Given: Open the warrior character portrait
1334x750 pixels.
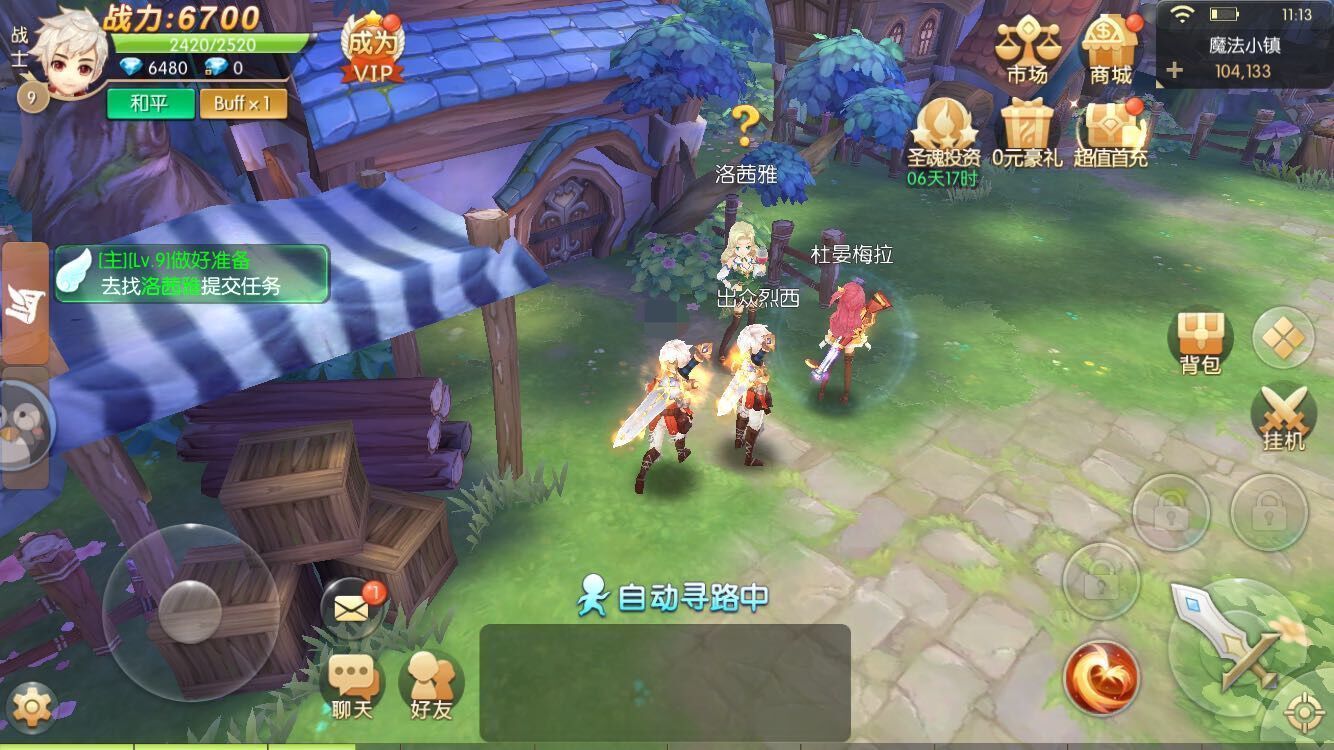Looking at the screenshot, I should tap(68, 50).
